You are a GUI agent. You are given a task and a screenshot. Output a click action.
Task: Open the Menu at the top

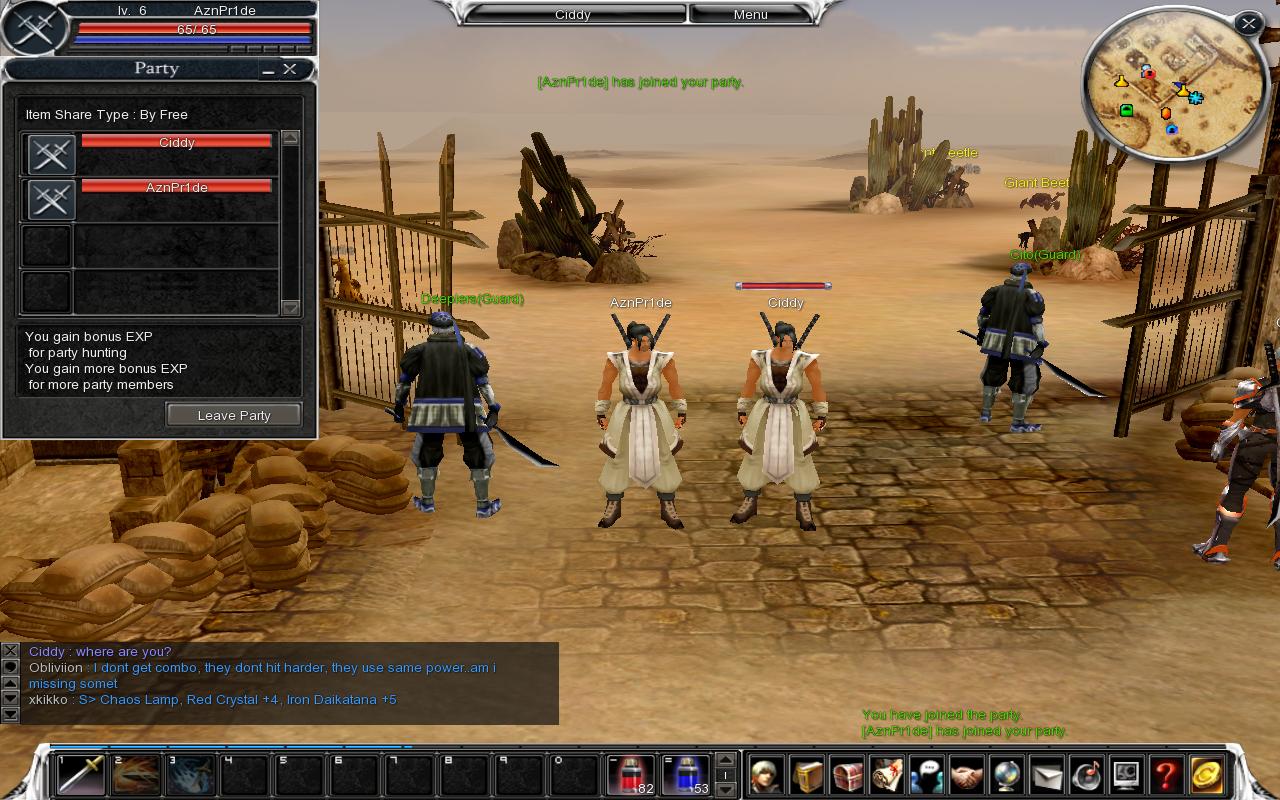[748, 14]
